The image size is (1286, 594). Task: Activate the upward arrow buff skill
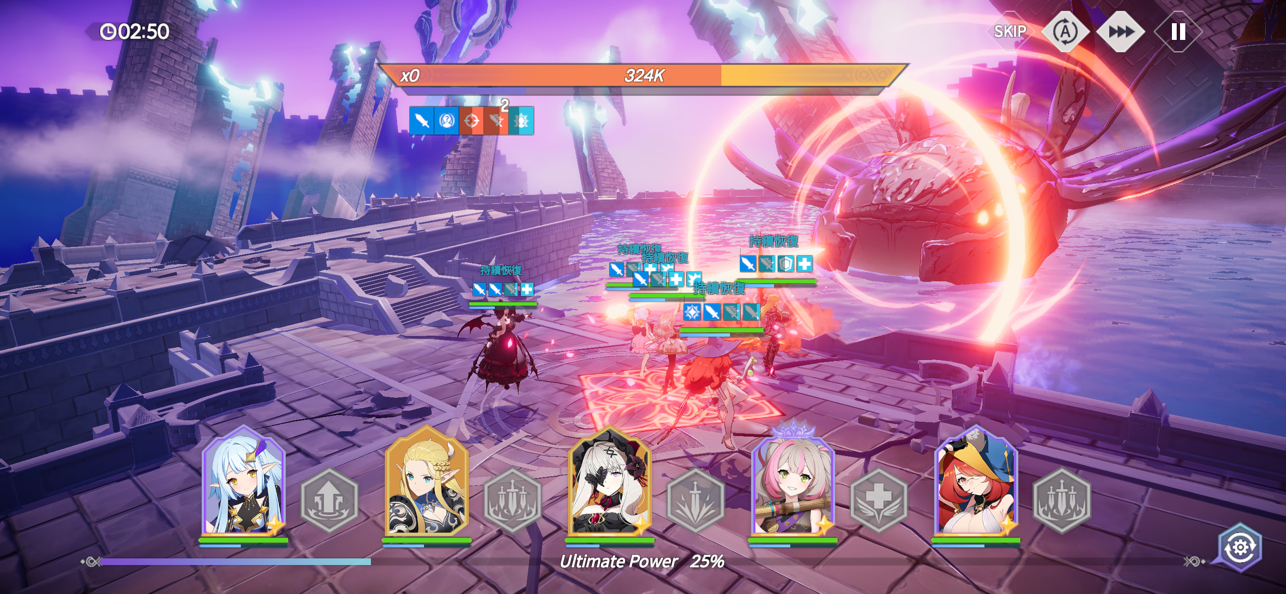tap(329, 500)
